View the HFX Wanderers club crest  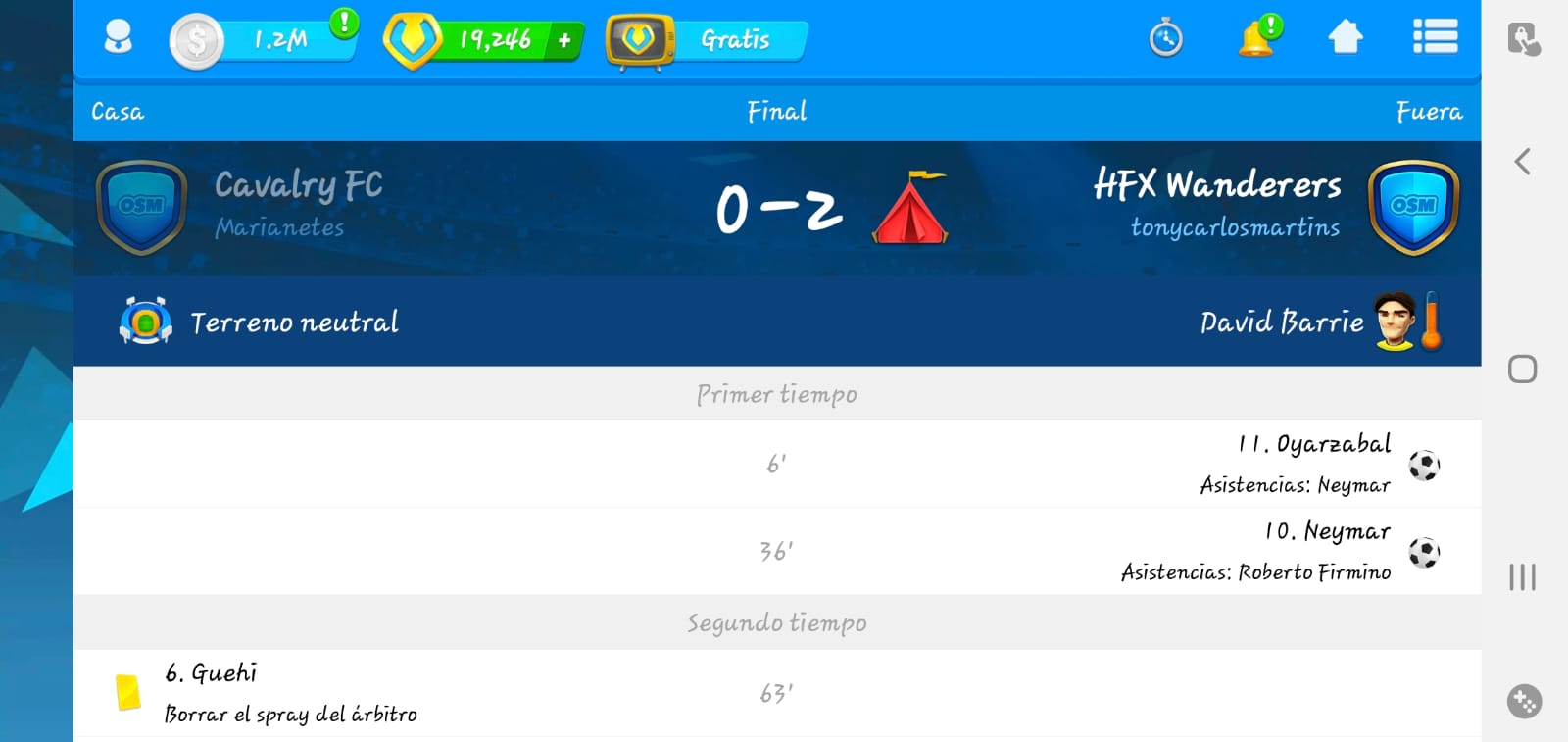coord(1413,207)
